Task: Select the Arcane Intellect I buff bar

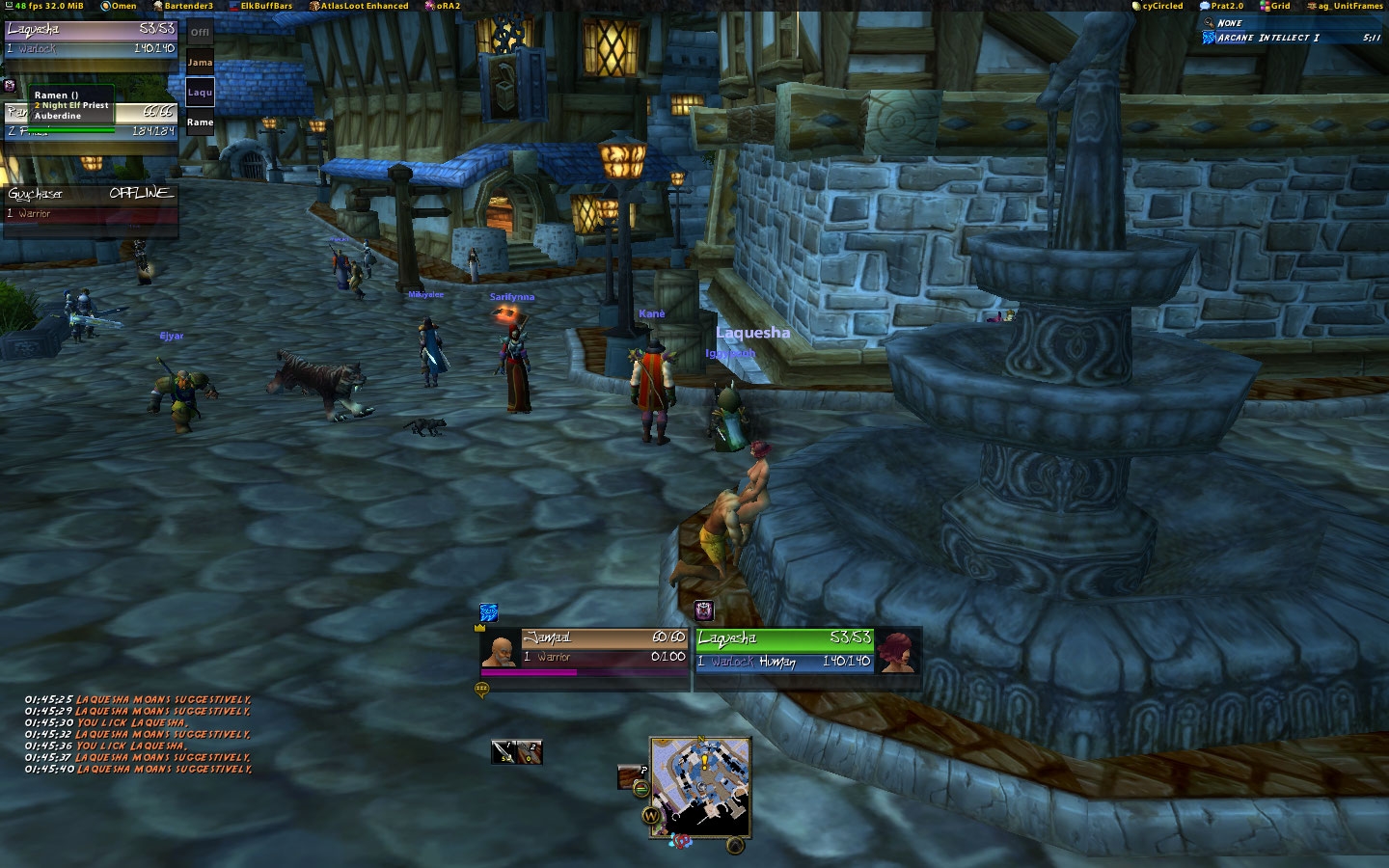Action: [x=1291, y=38]
